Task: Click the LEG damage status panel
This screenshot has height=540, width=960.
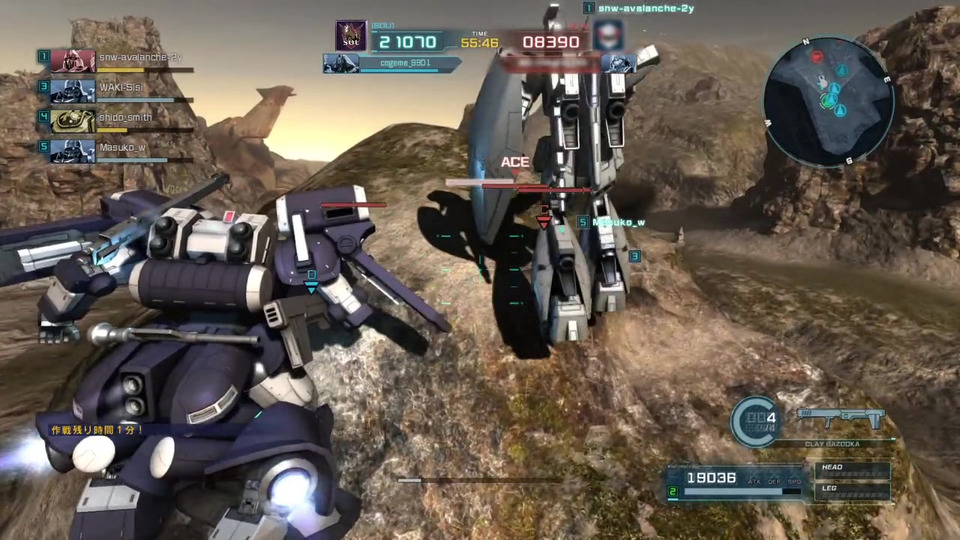Action: point(853,490)
